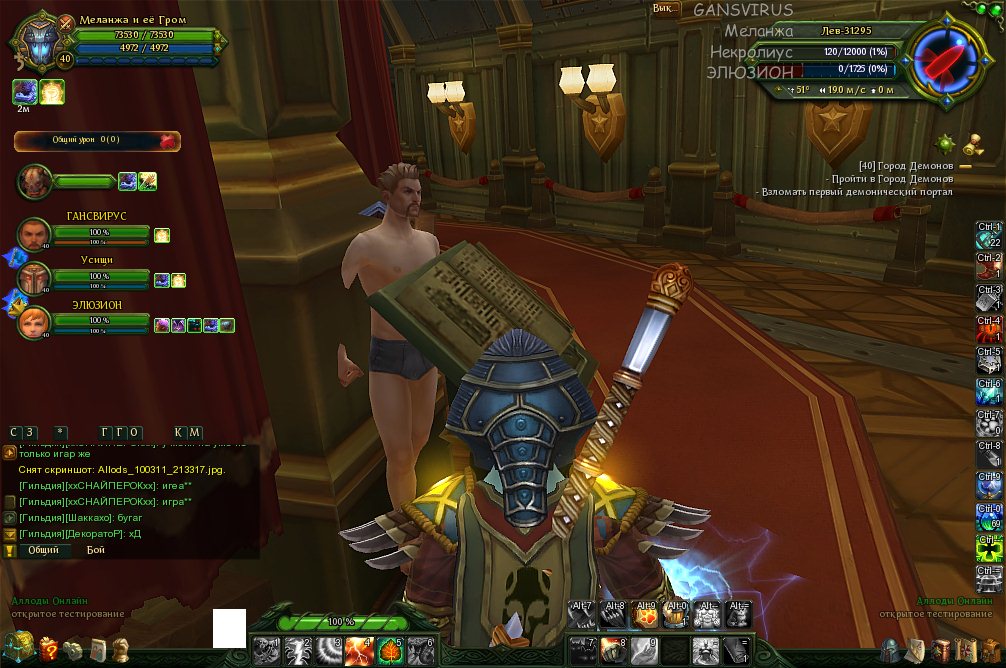Switch to the Общий chat tab
This screenshot has width=1006, height=668.
43,550
